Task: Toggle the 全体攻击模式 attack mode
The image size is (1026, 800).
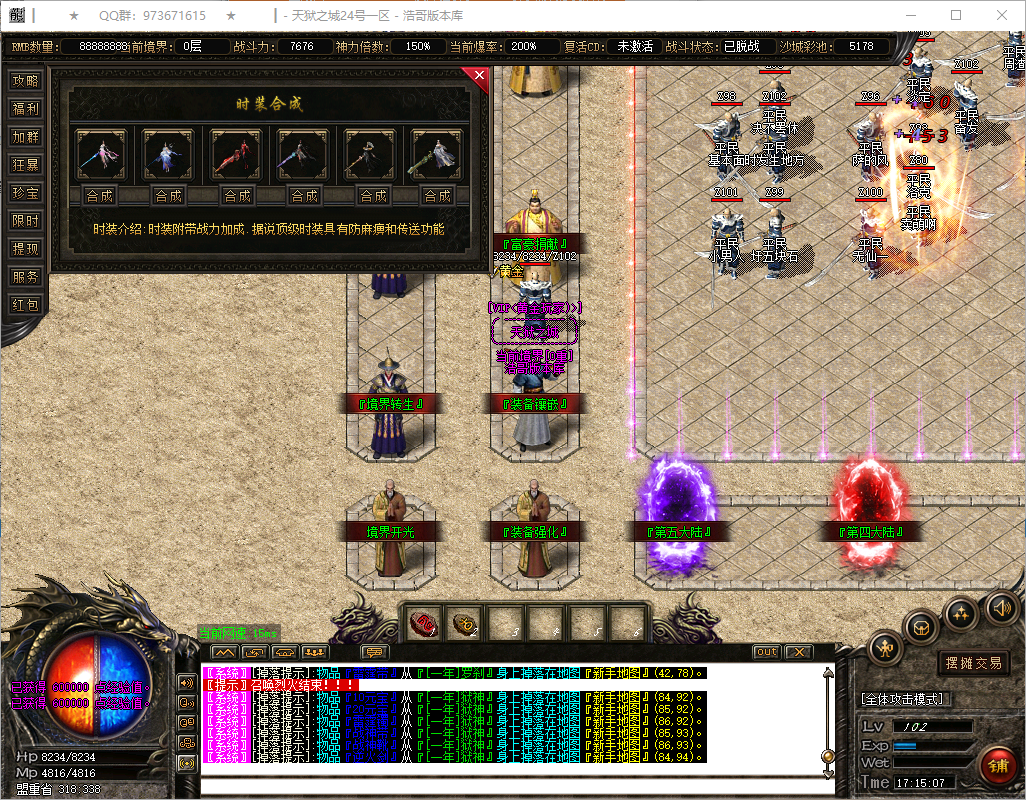Action: [906, 699]
